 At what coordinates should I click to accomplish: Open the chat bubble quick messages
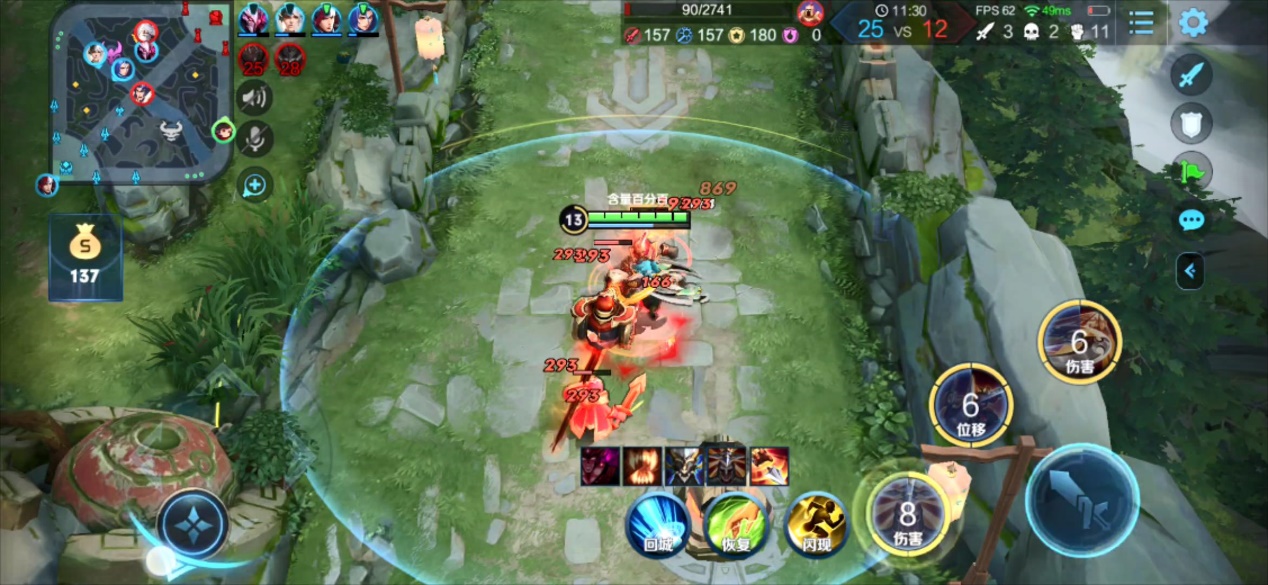pyautogui.click(x=1191, y=220)
